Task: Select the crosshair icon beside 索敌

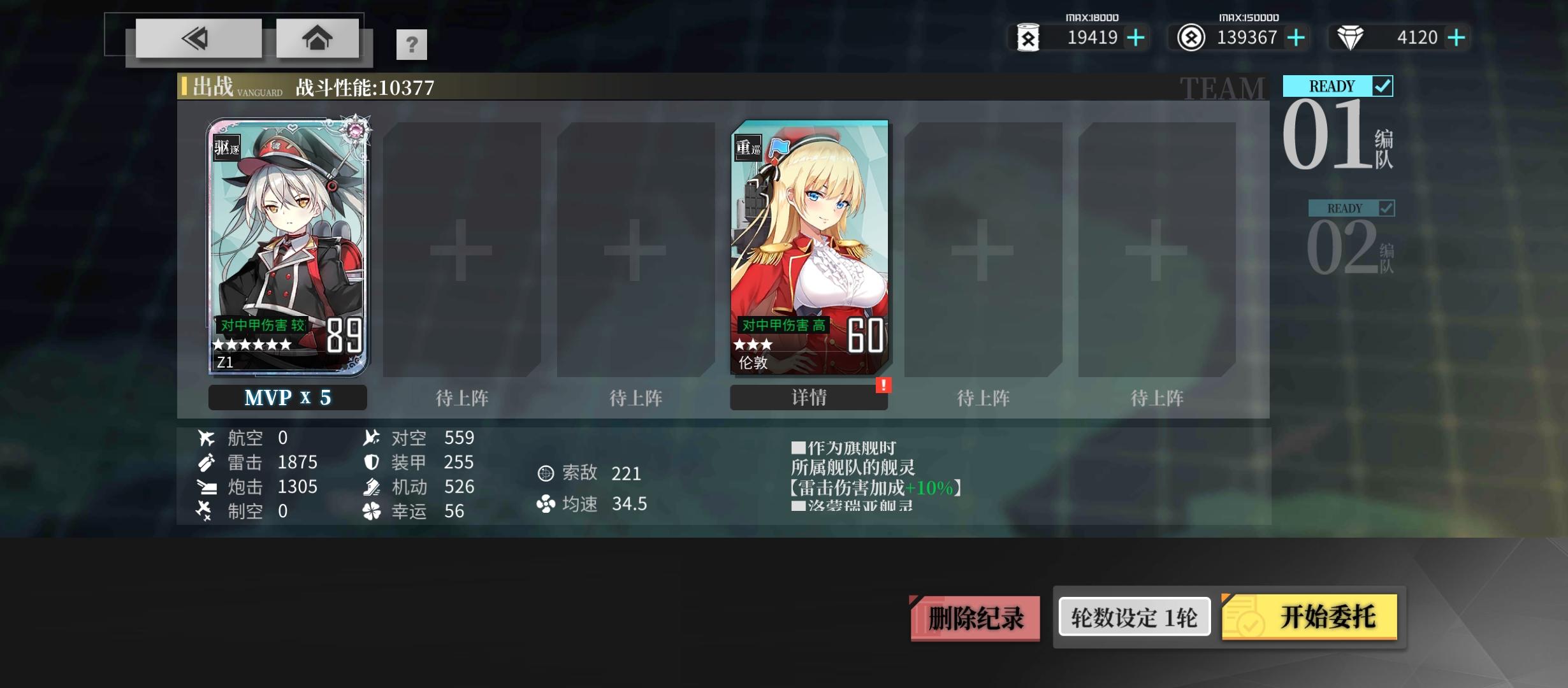Action: coord(545,473)
